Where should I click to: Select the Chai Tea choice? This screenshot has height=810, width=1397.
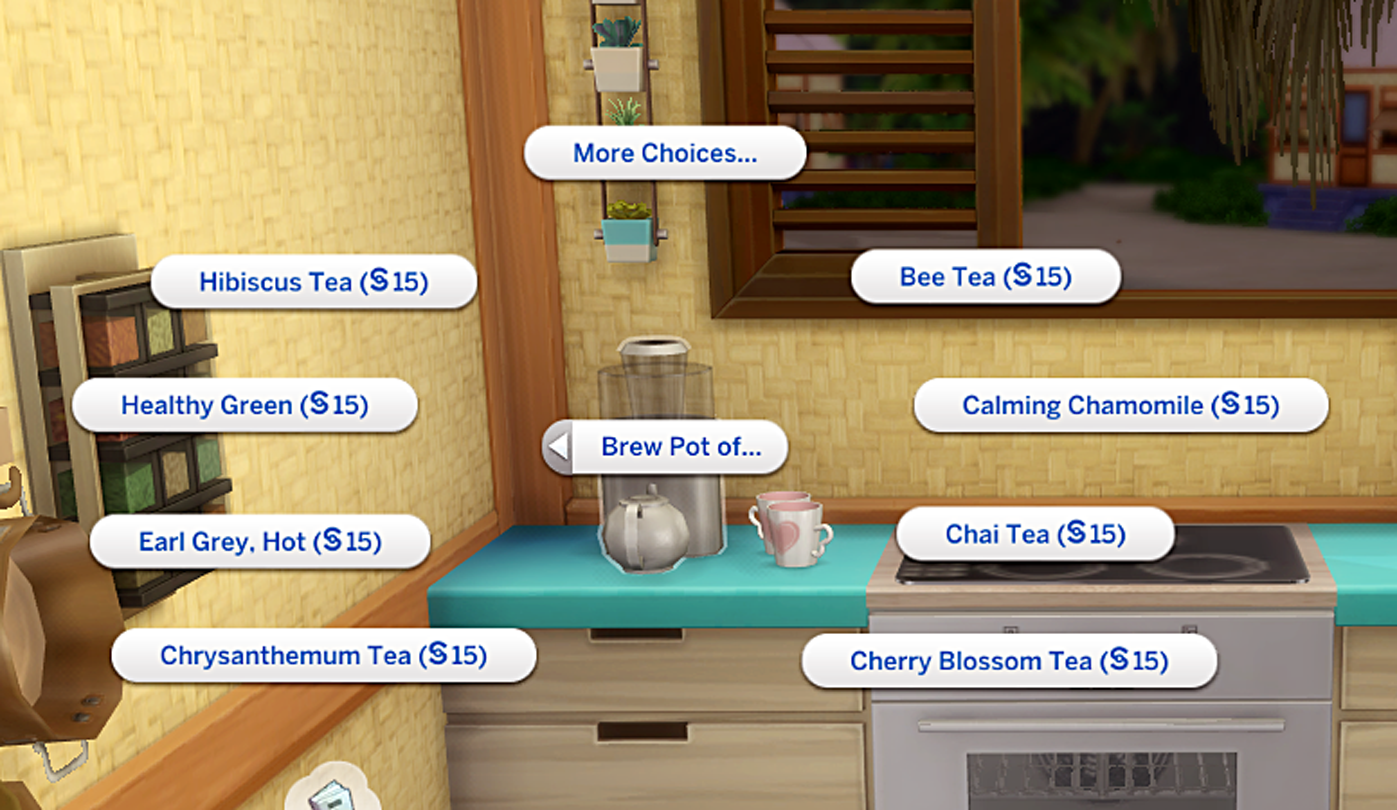(1036, 534)
